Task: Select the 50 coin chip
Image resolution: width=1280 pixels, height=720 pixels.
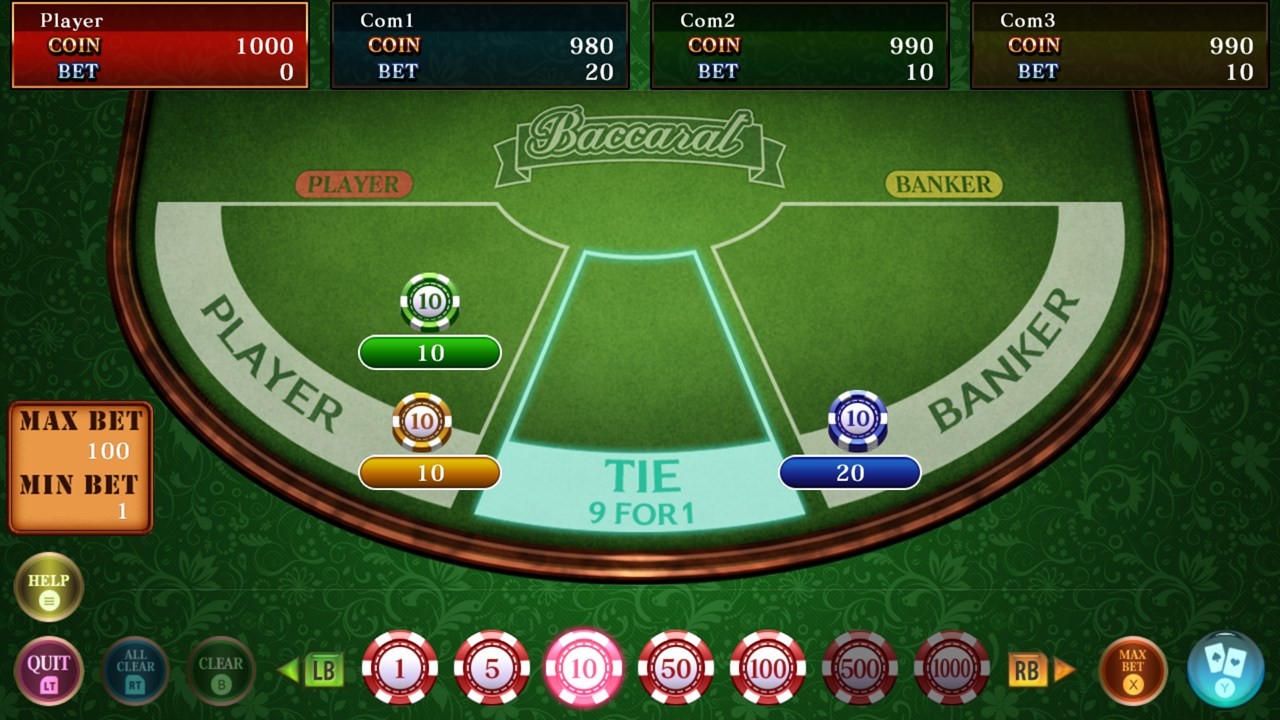Action: coord(676,668)
